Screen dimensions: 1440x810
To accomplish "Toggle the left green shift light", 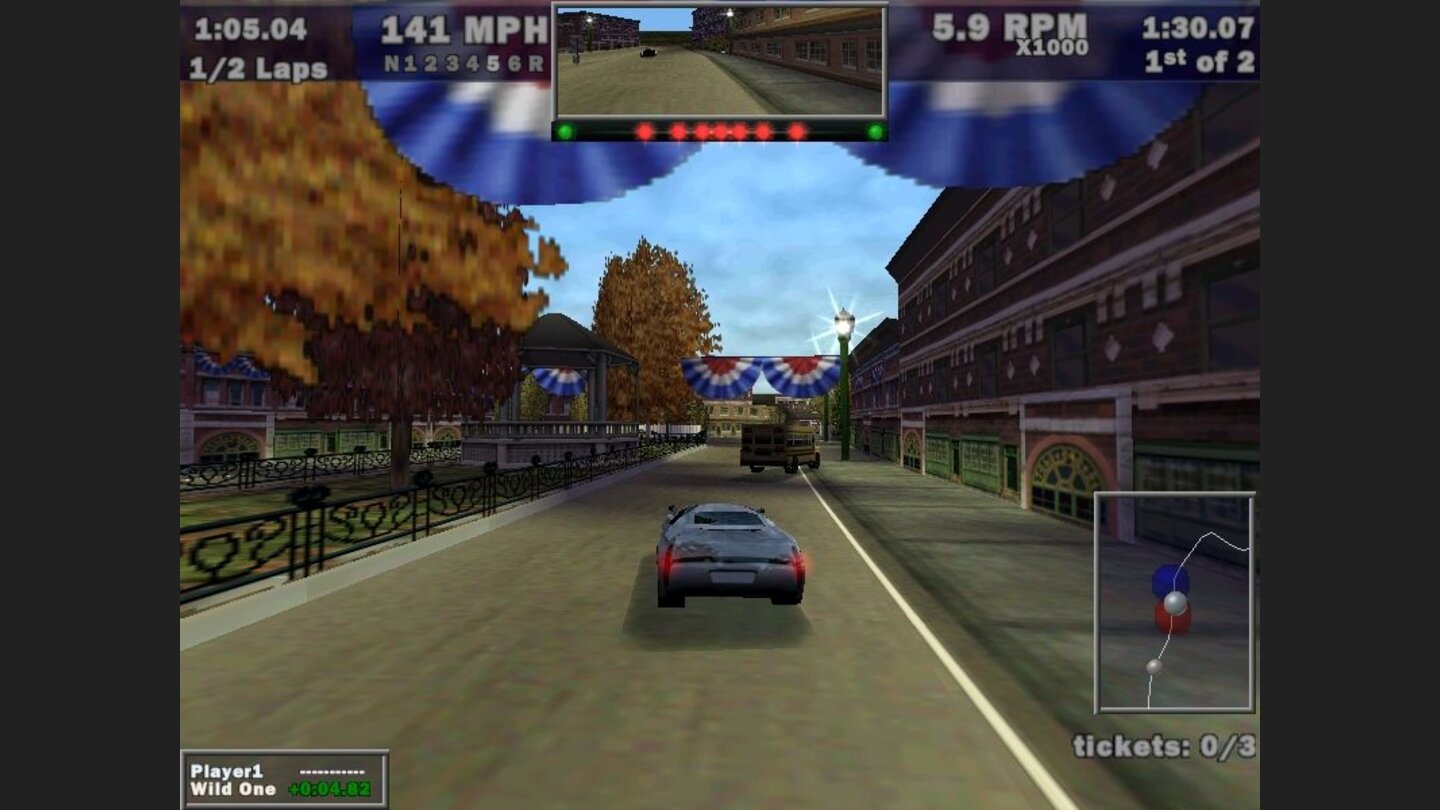I will 567,129.
